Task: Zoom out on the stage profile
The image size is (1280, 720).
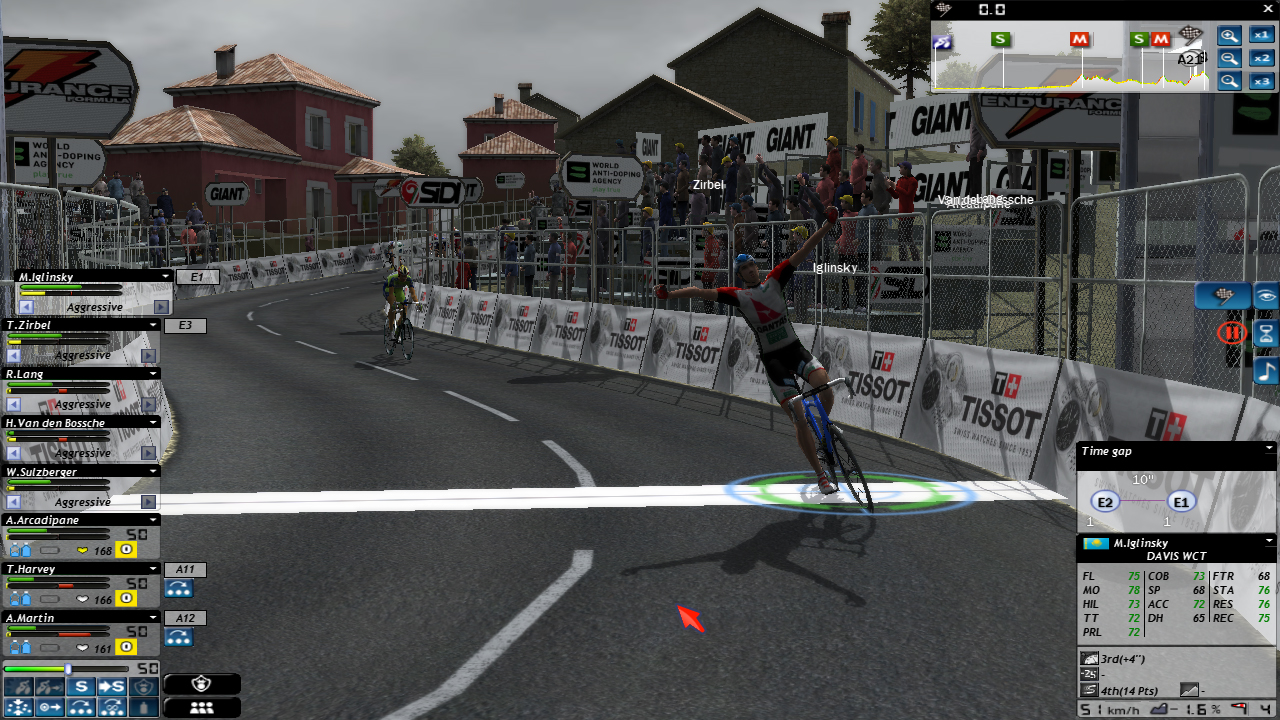Action: 1229,59
